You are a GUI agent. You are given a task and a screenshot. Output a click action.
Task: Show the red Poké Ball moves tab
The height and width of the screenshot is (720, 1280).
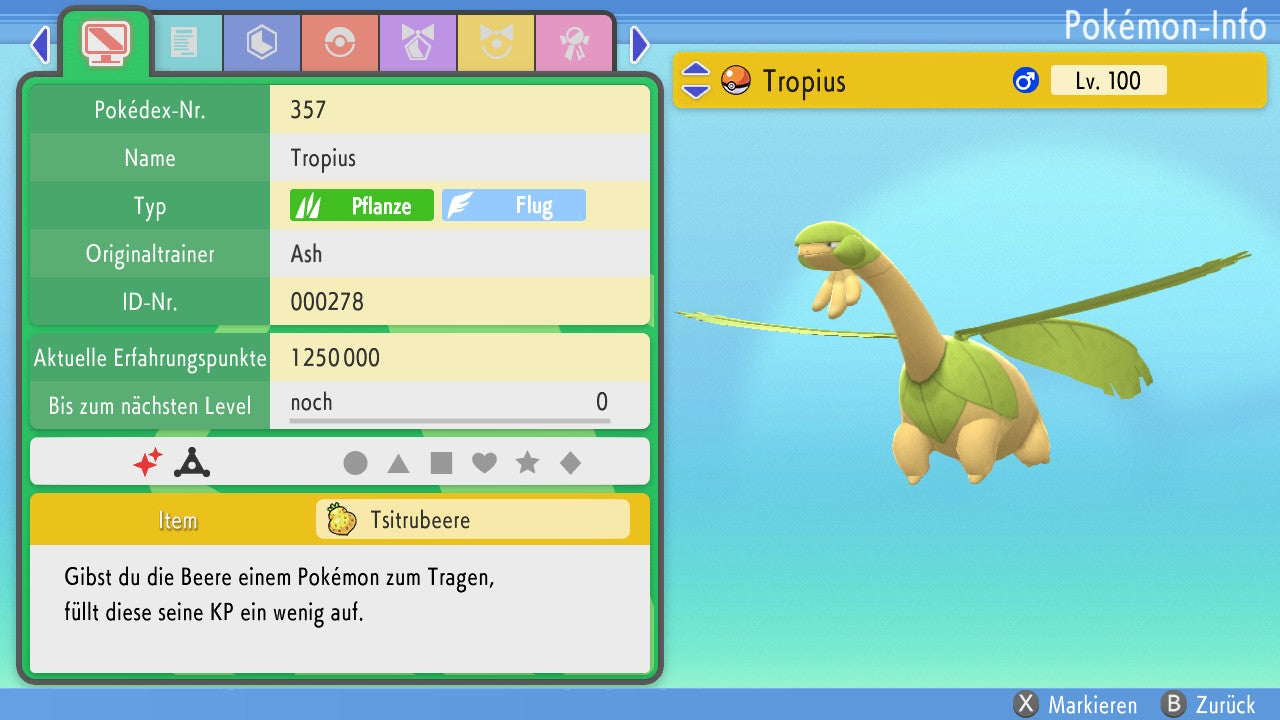click(x=340, y=42)
